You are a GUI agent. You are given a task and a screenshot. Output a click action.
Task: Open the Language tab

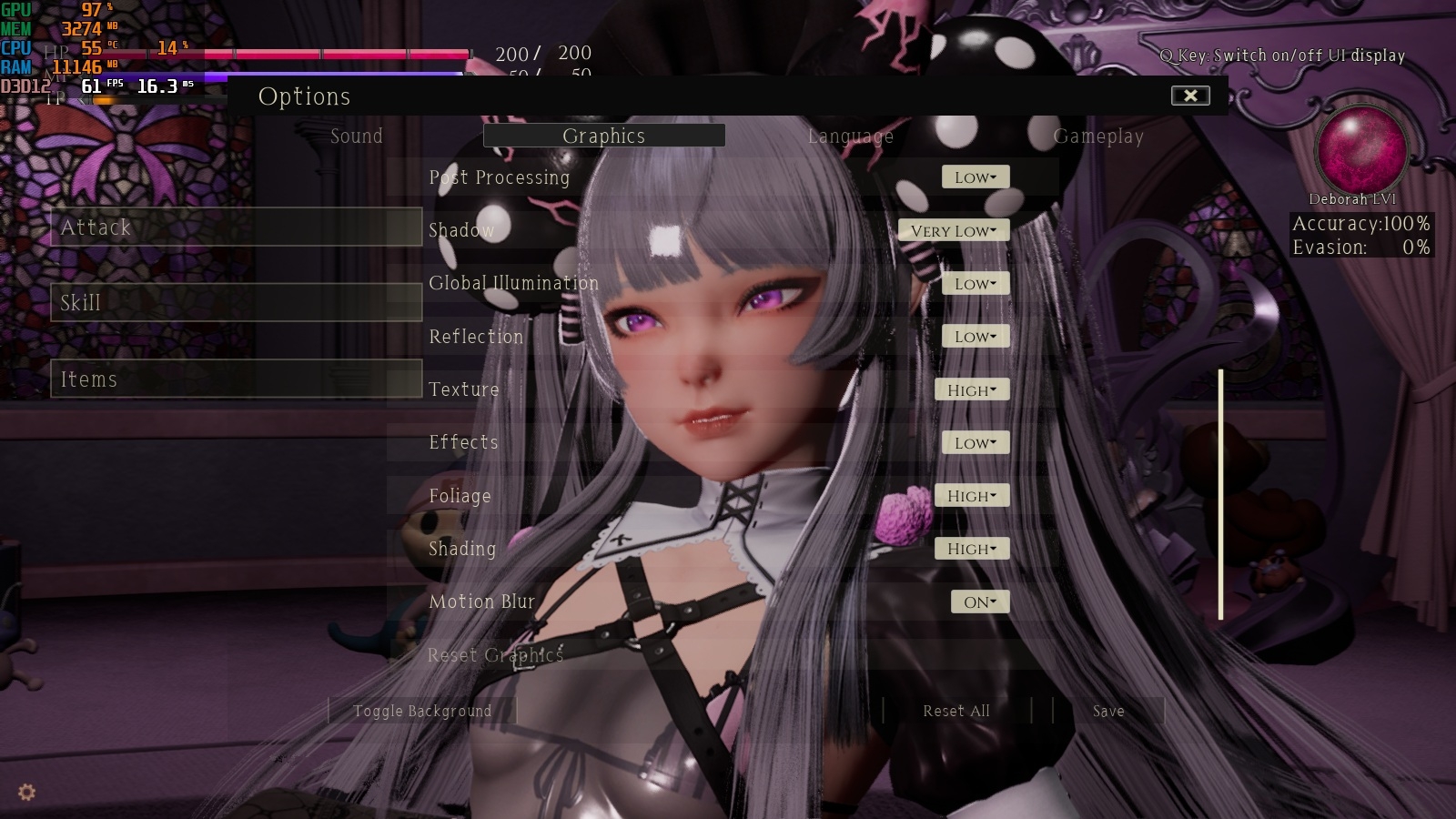pyautogui.click(x=850, y=136)
